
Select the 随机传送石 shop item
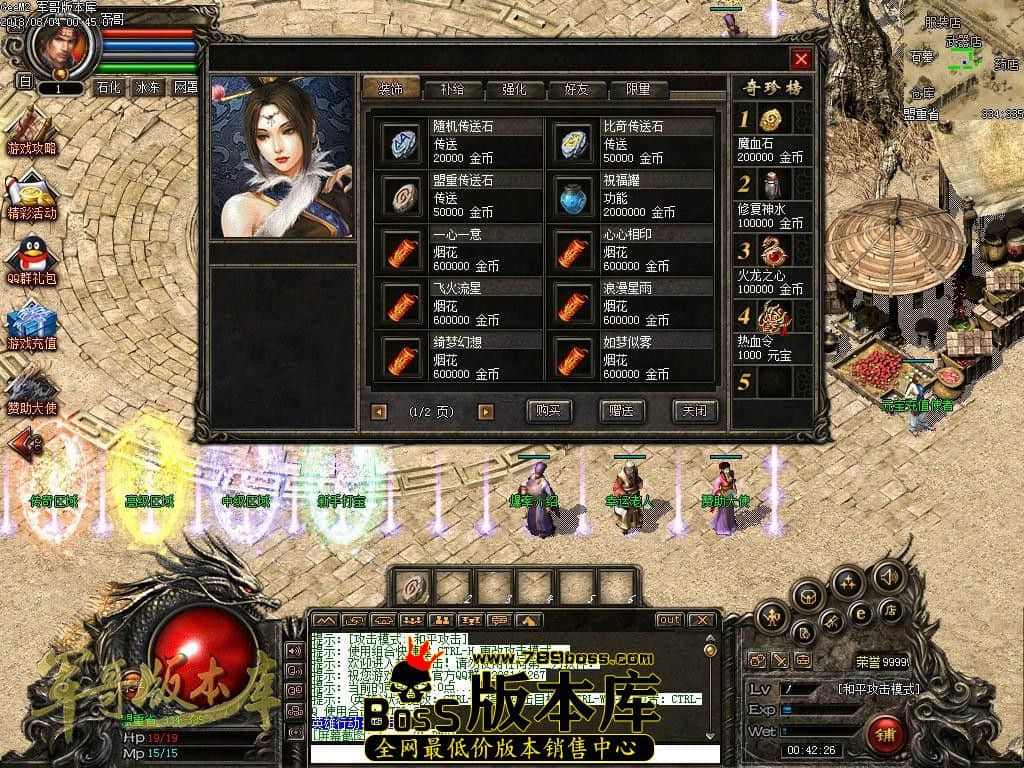coord(404,143)
